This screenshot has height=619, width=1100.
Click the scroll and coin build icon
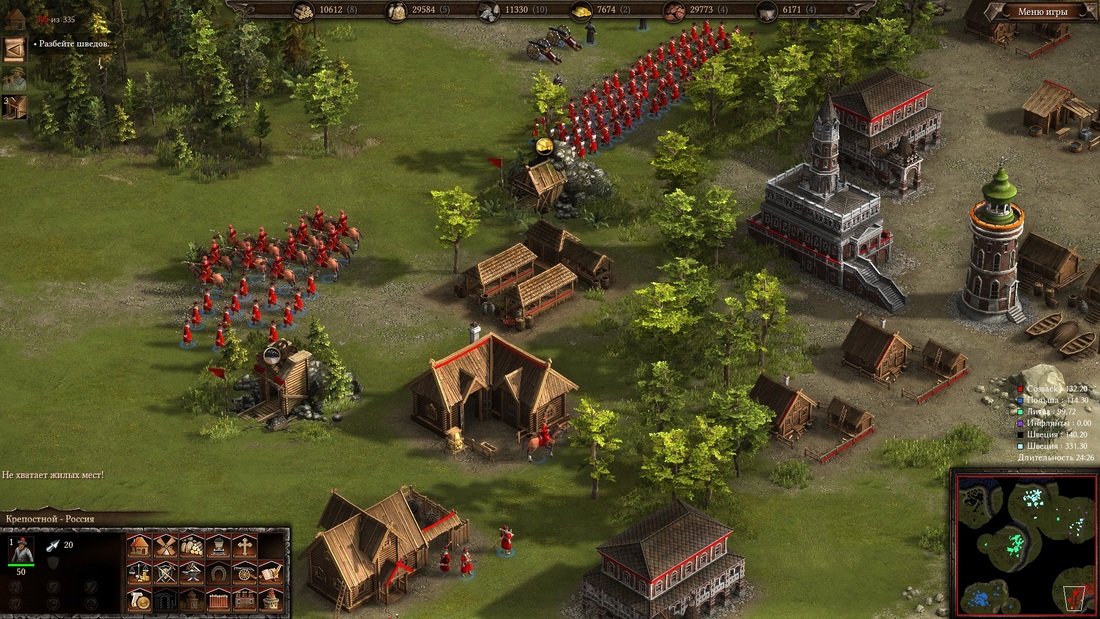tap(139, 600)
